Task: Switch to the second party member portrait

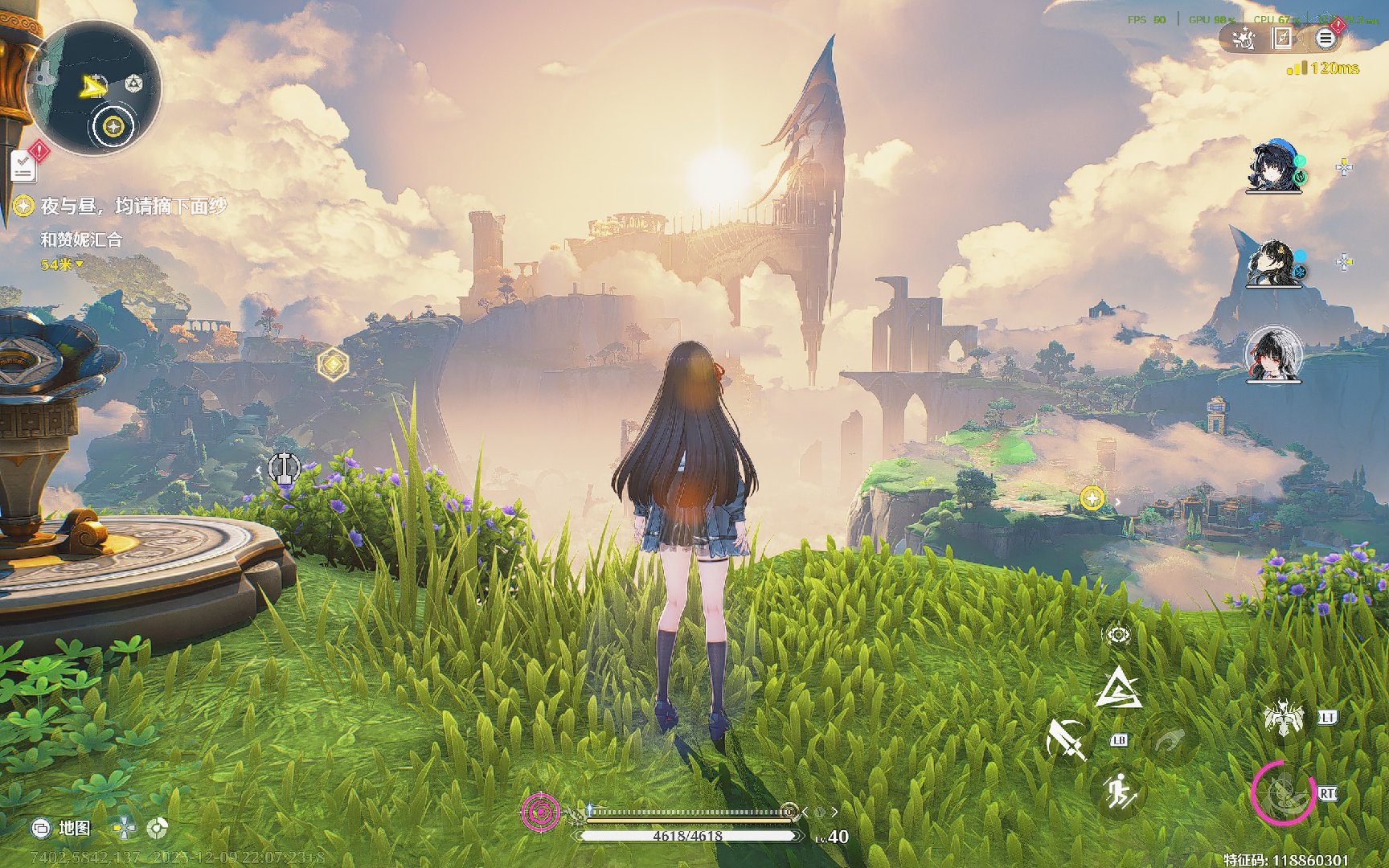Action: click(1272, 262)
